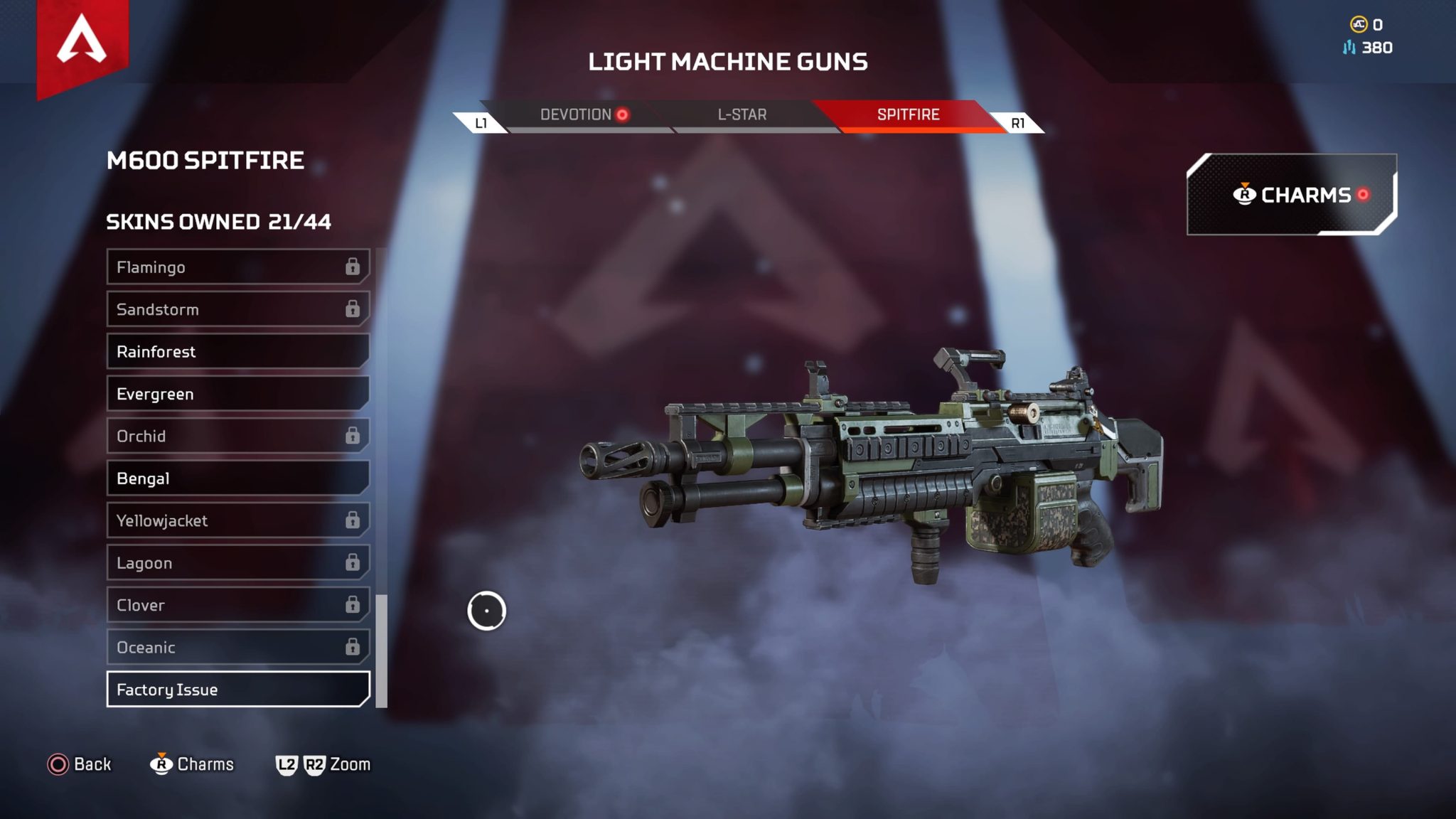Choose the Factory Issue skin
The height and width of the screenshot is (819, 1456).
237,690
